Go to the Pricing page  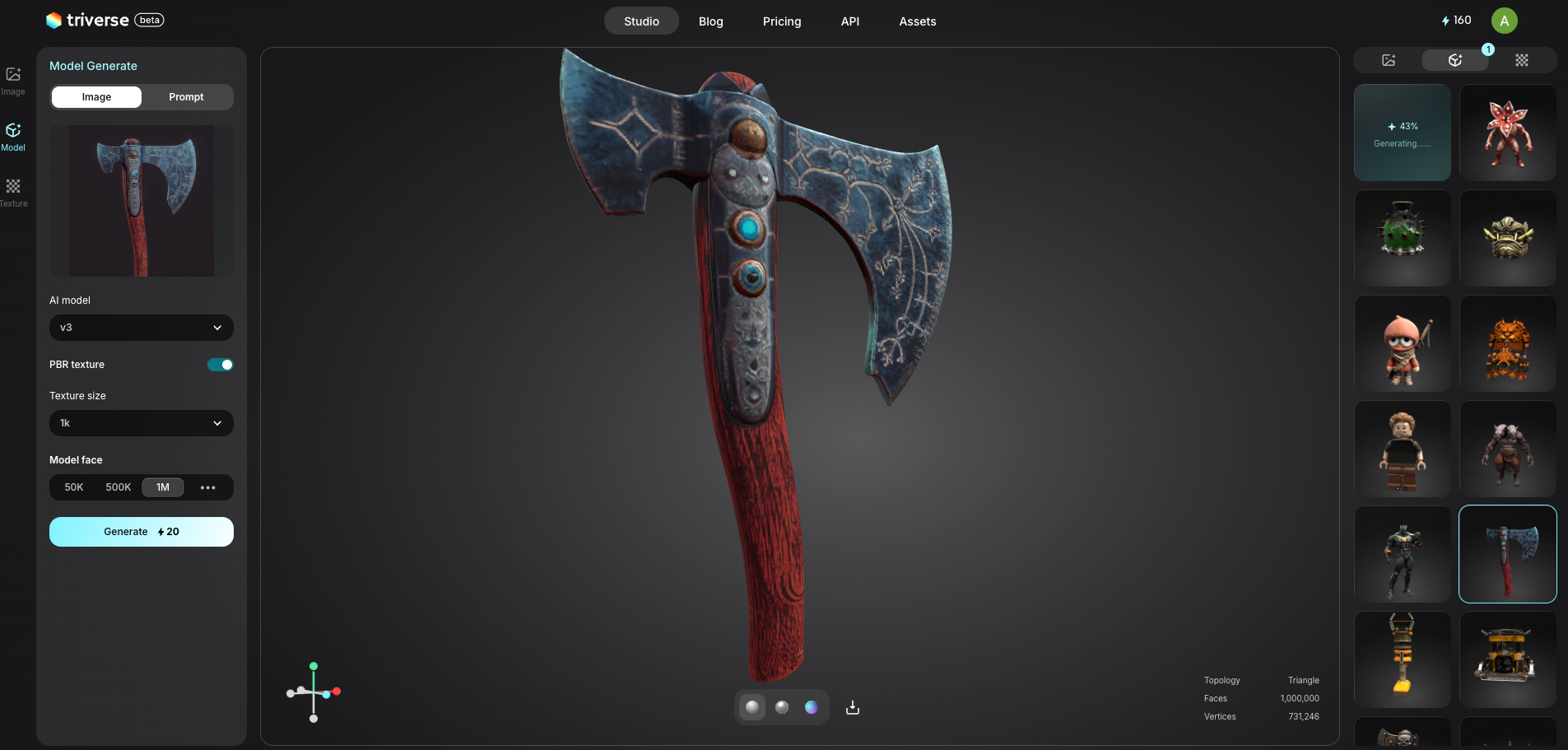click(781, 21)
